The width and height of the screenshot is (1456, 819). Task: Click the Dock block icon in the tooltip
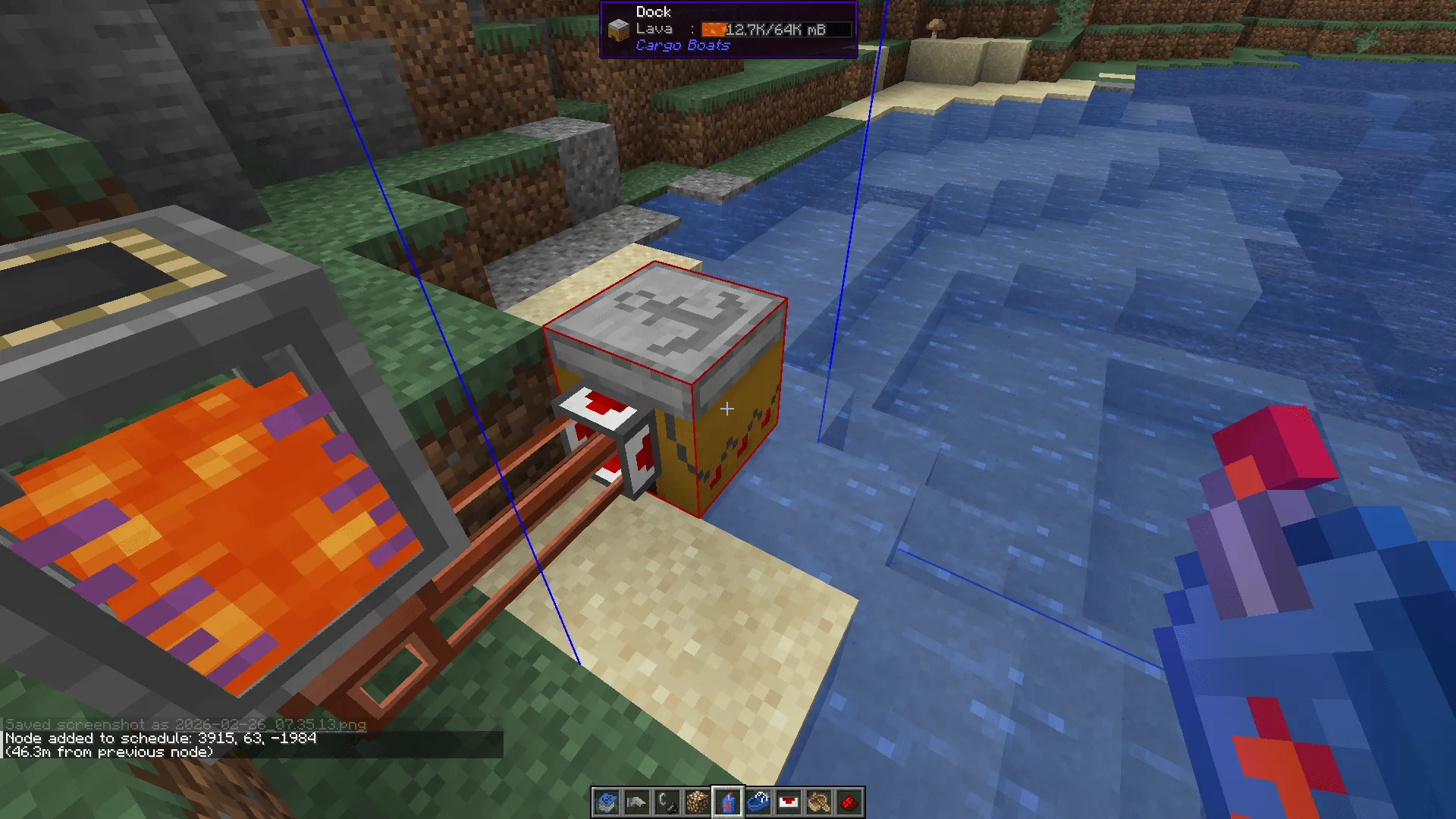click(617, 28)
